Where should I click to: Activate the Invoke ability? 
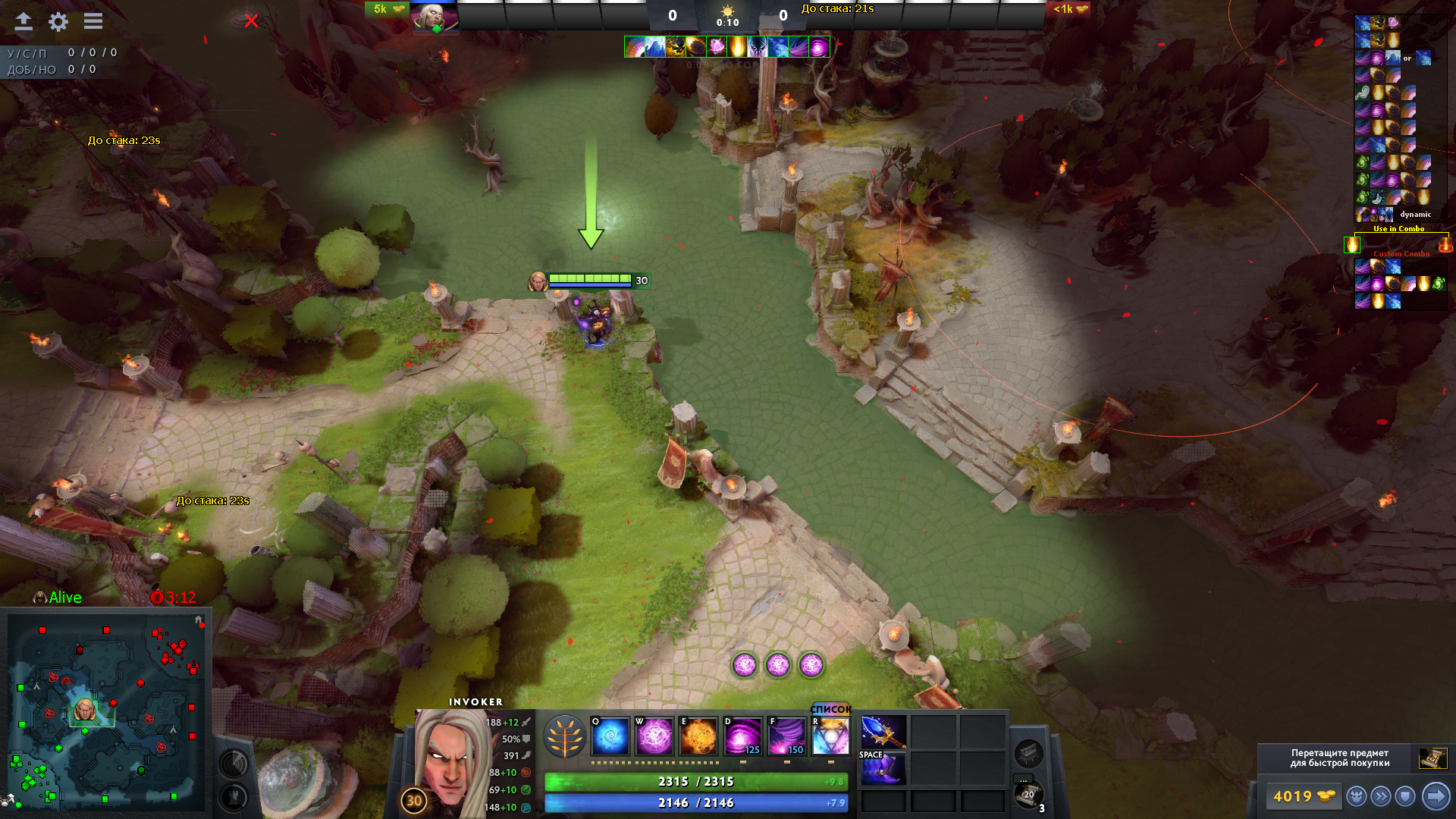pyautogui.click(x=830, y=736)
